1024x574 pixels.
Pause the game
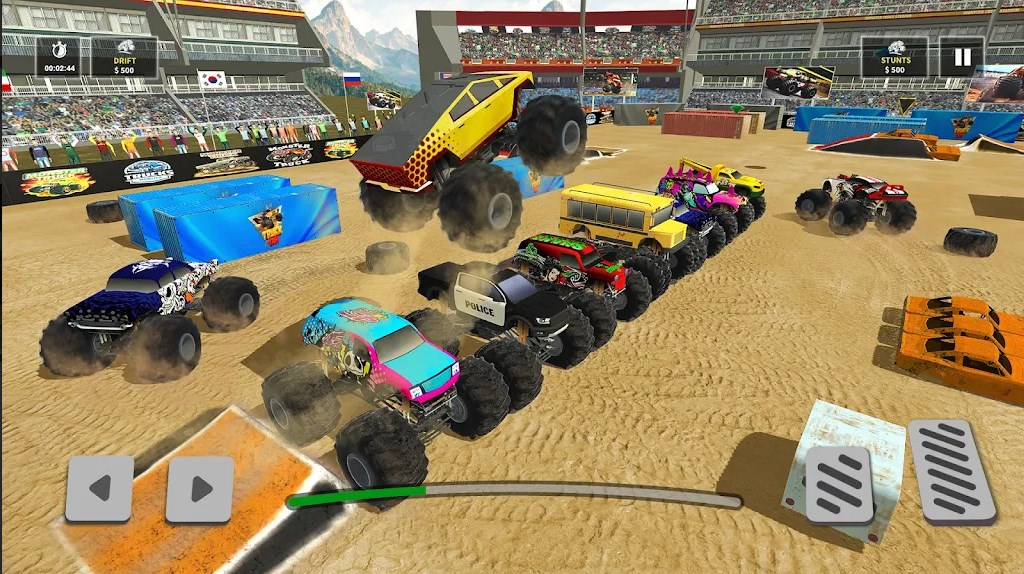click(x=961, y=57)
